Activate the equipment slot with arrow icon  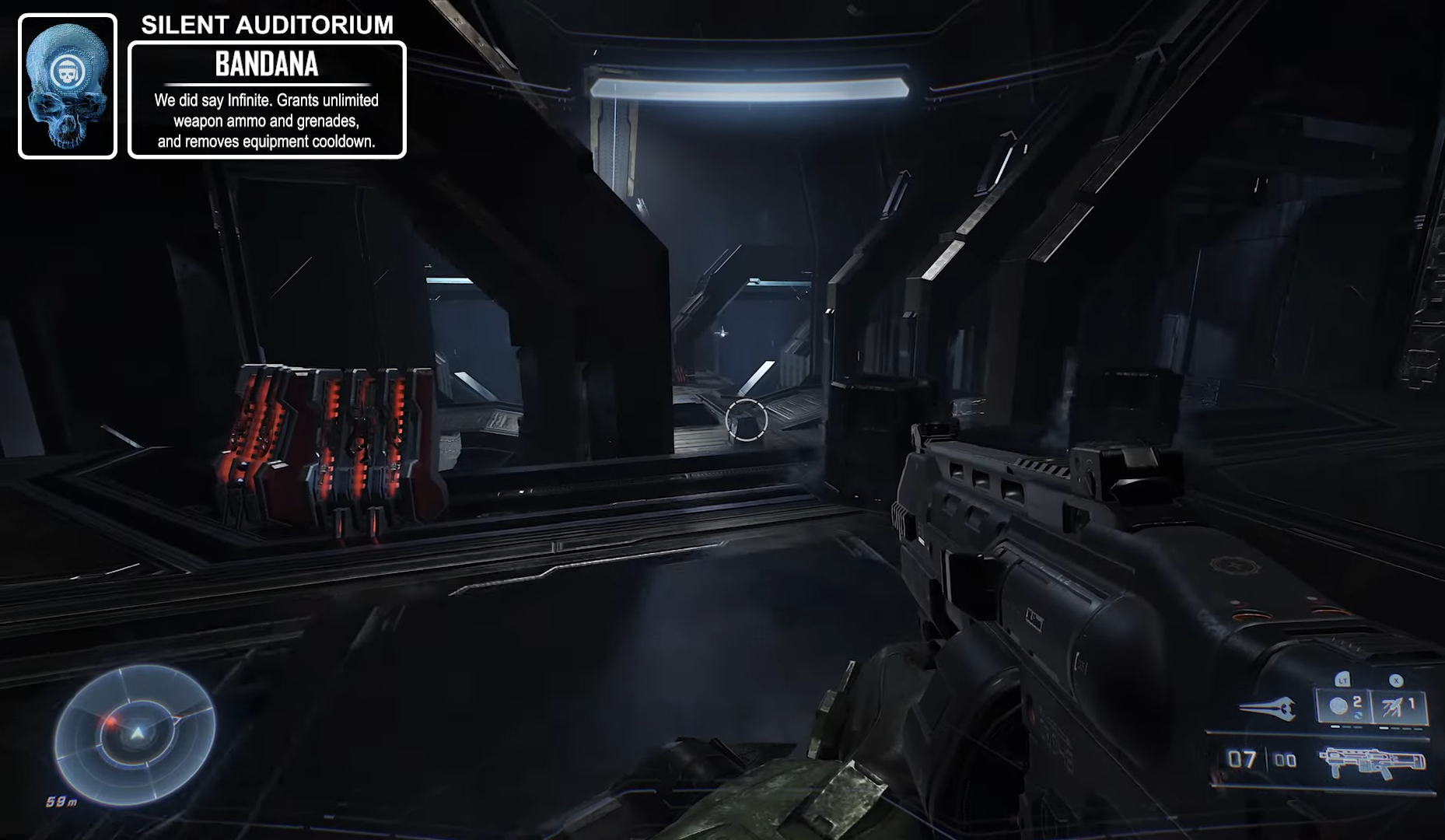pos(1398,706)
